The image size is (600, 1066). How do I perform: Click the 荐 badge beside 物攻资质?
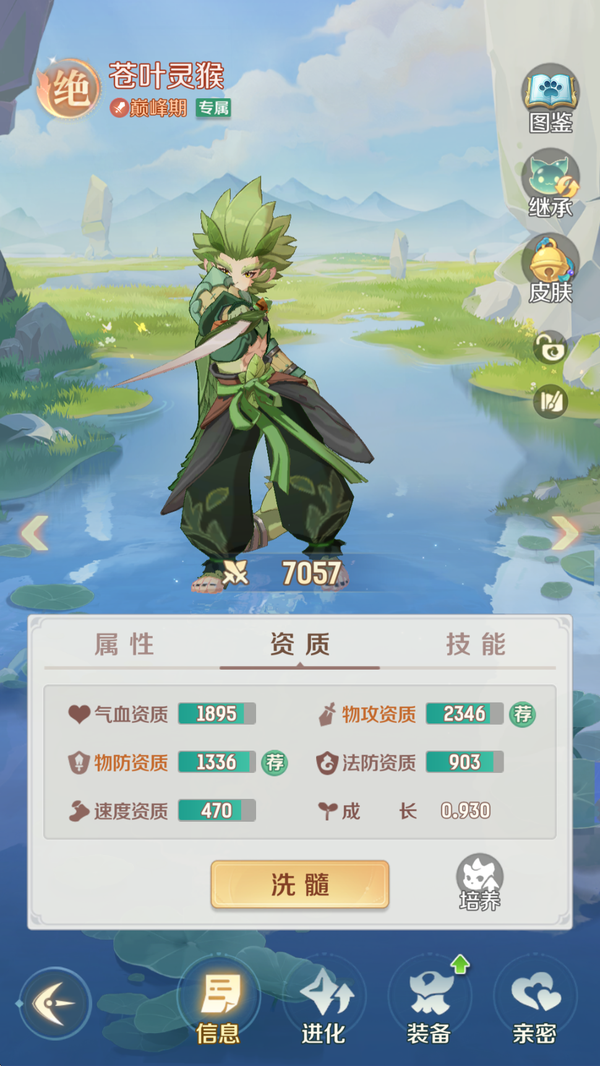click(x=522, y=714)
